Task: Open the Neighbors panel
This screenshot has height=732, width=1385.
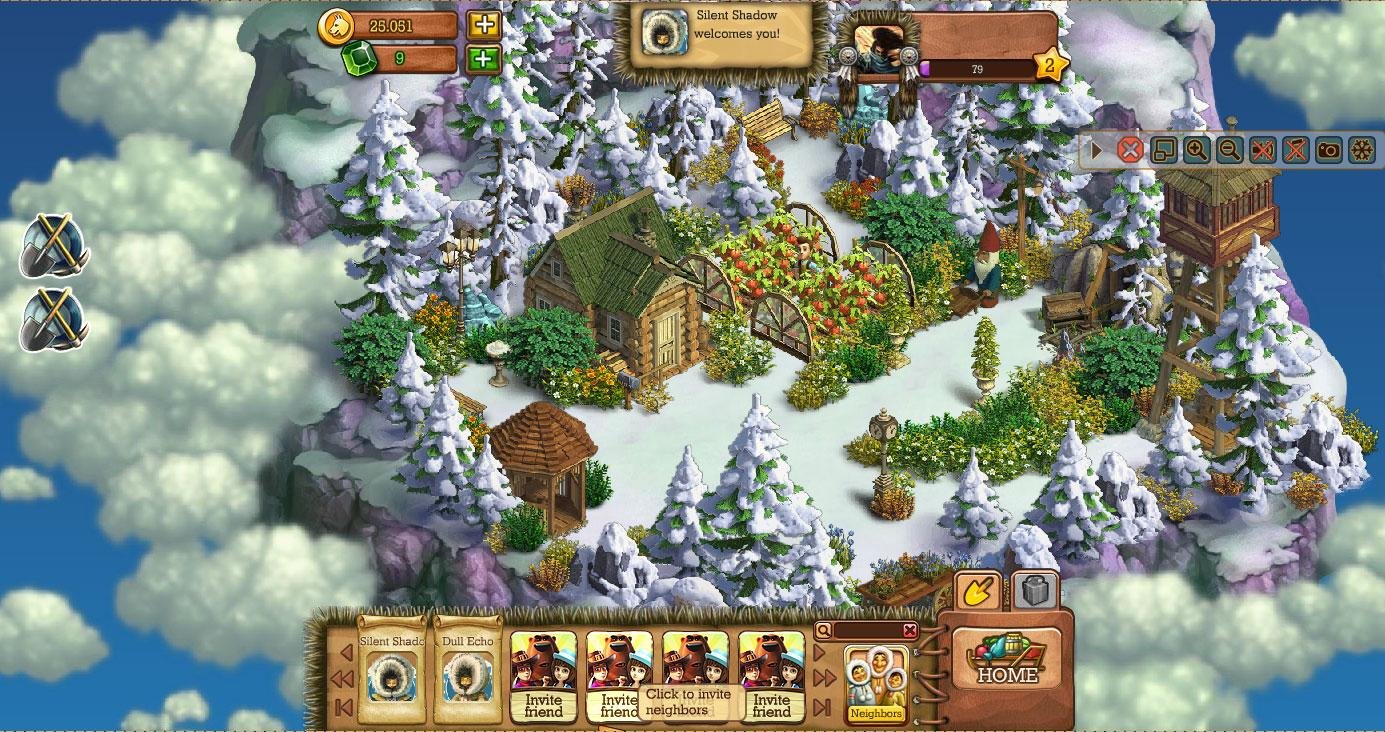Action: pyautogui.click(x=876, y=684)
